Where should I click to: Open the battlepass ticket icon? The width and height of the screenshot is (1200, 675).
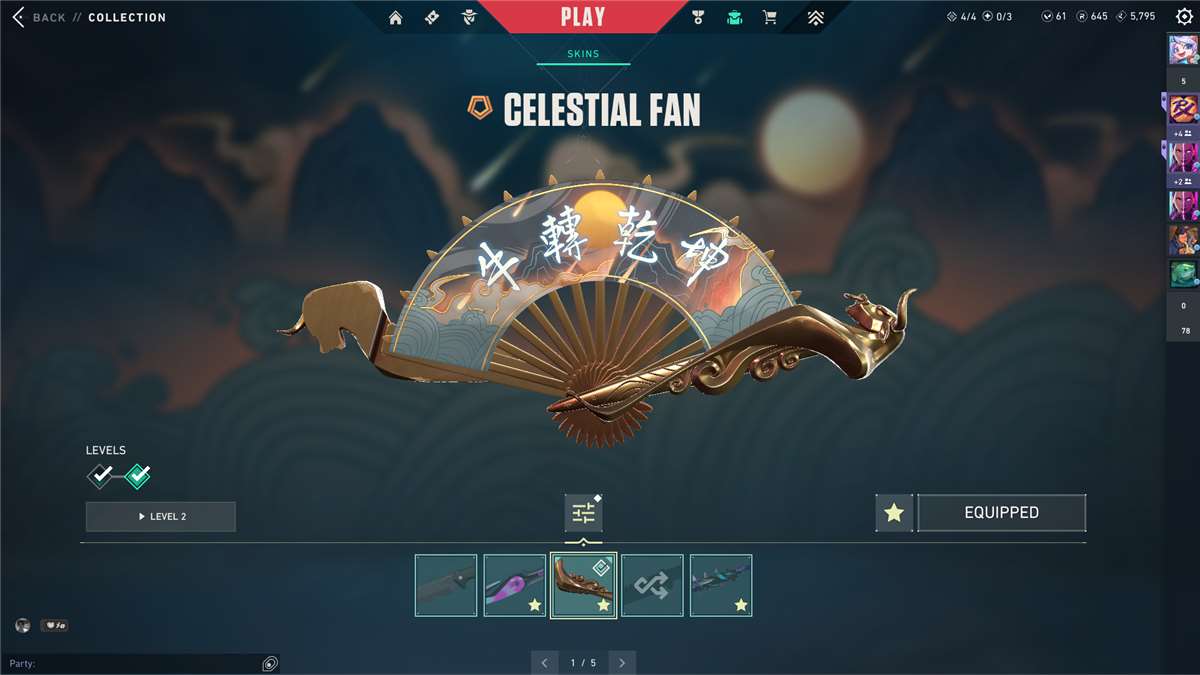432,17
